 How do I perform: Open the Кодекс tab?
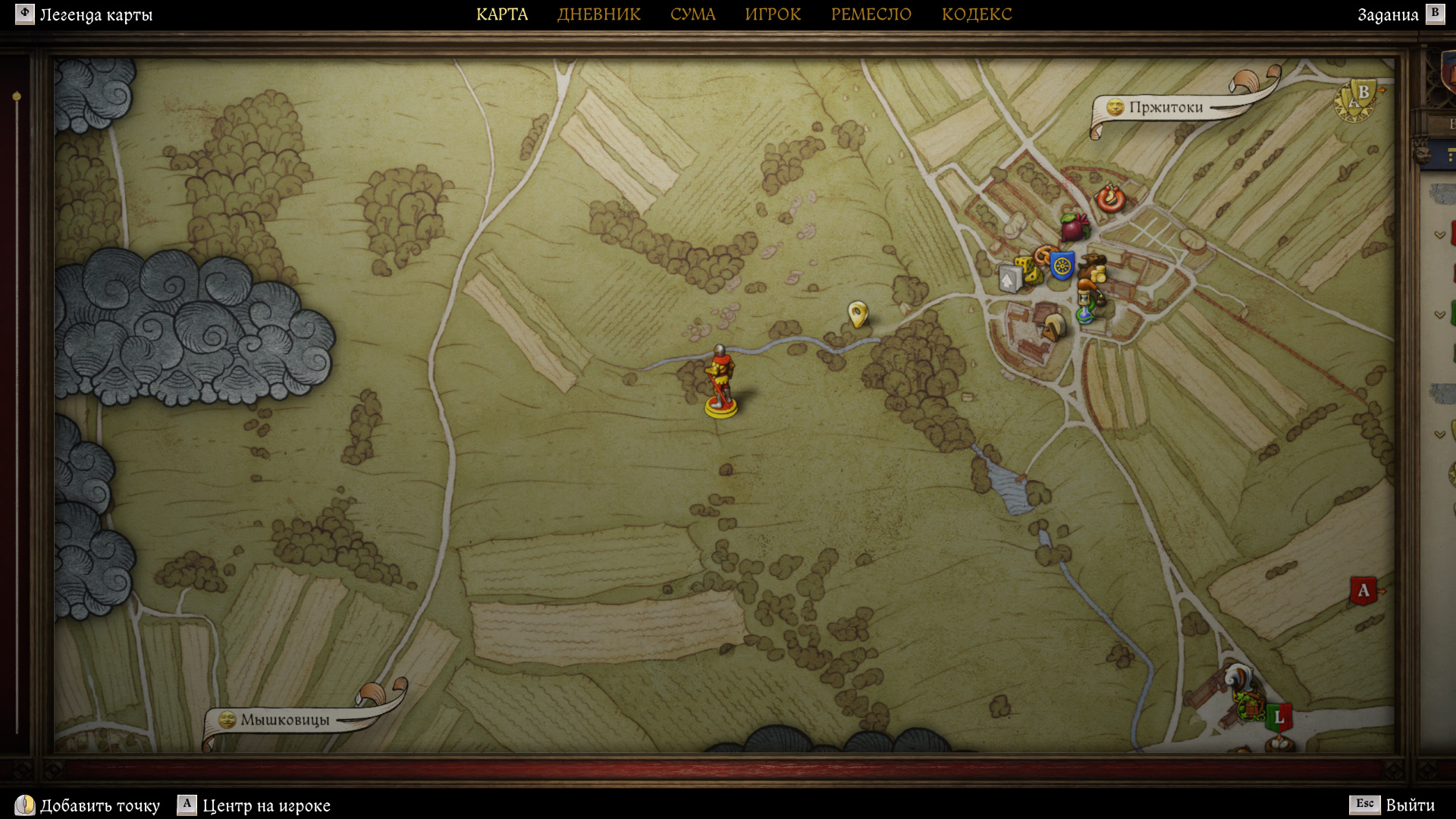976,14
